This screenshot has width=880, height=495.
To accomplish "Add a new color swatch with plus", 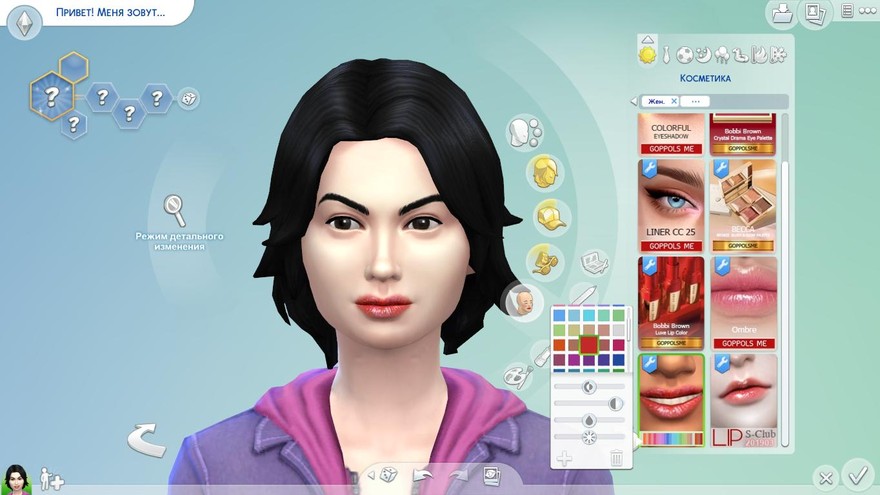I will click(x=563, y=458).
